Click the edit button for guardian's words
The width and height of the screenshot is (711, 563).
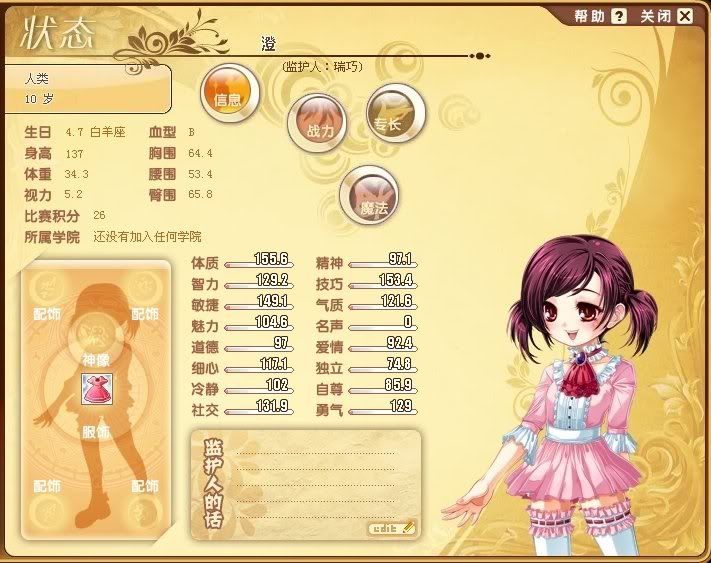tap(391, 527)
